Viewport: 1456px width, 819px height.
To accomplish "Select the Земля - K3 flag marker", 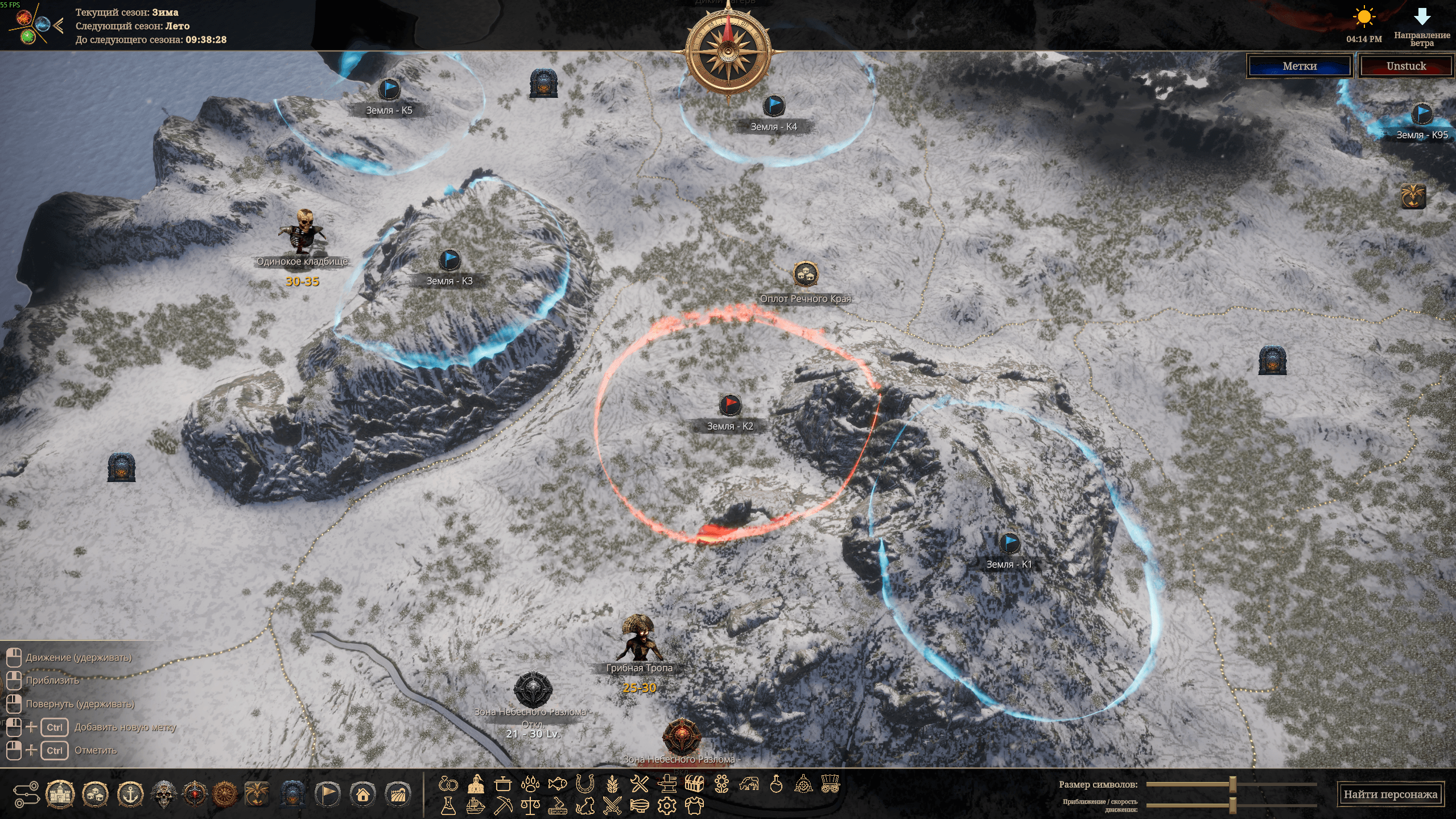I will [x=449, y=260].
